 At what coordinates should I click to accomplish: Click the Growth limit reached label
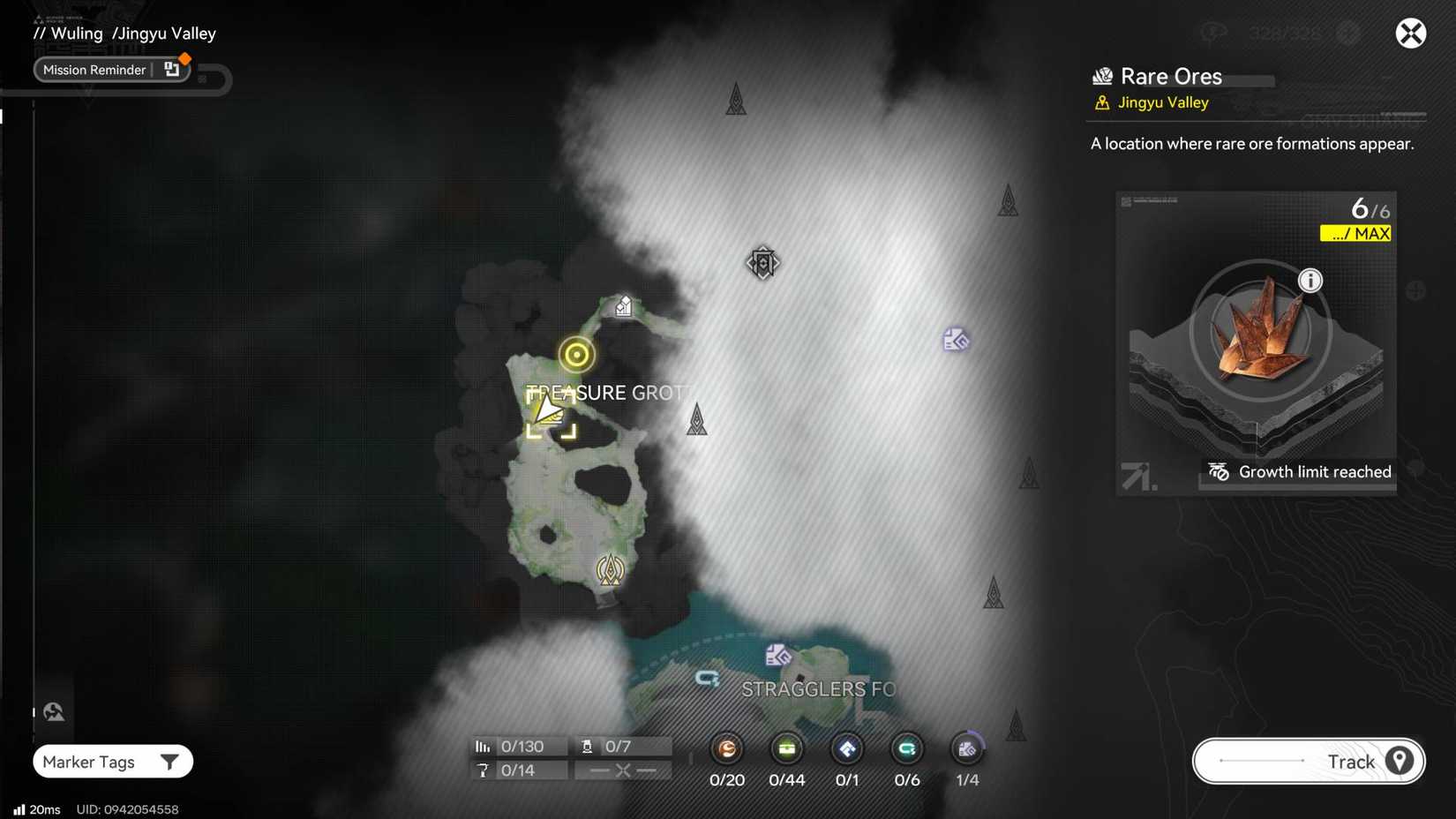click(x=1314, y=471)
